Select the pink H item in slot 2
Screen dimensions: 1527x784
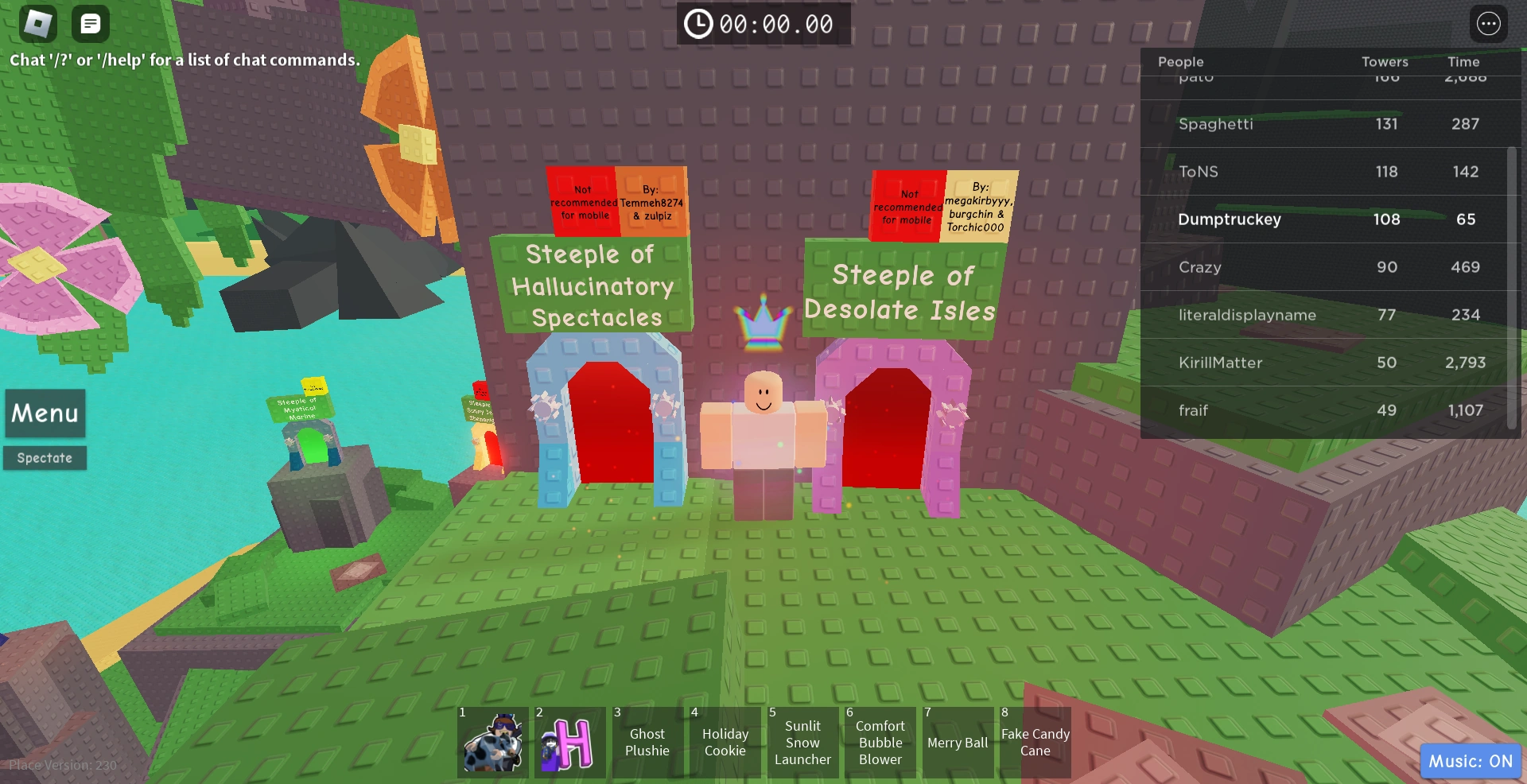click(569, 742)
